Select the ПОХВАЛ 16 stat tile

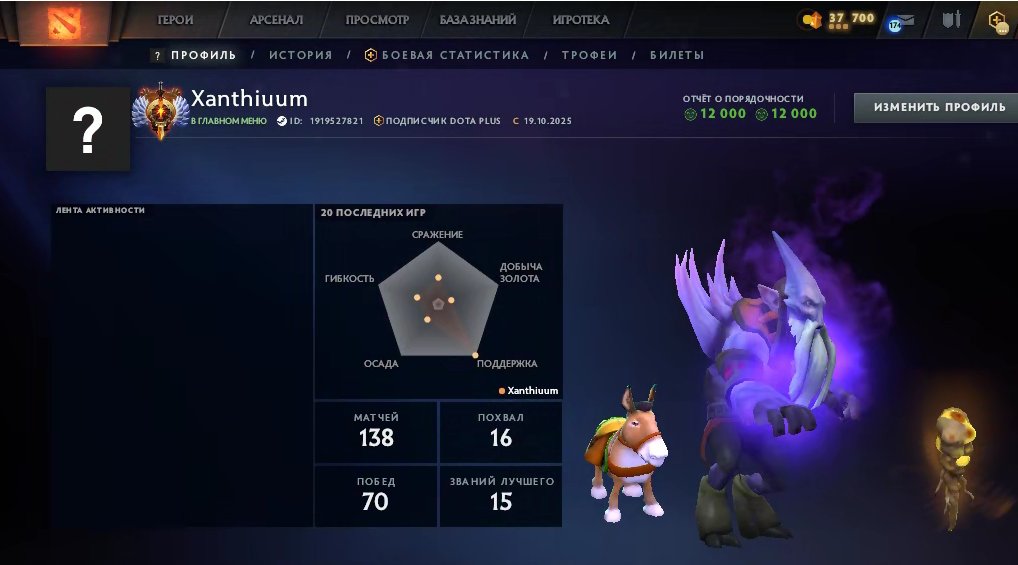point(501,431)
